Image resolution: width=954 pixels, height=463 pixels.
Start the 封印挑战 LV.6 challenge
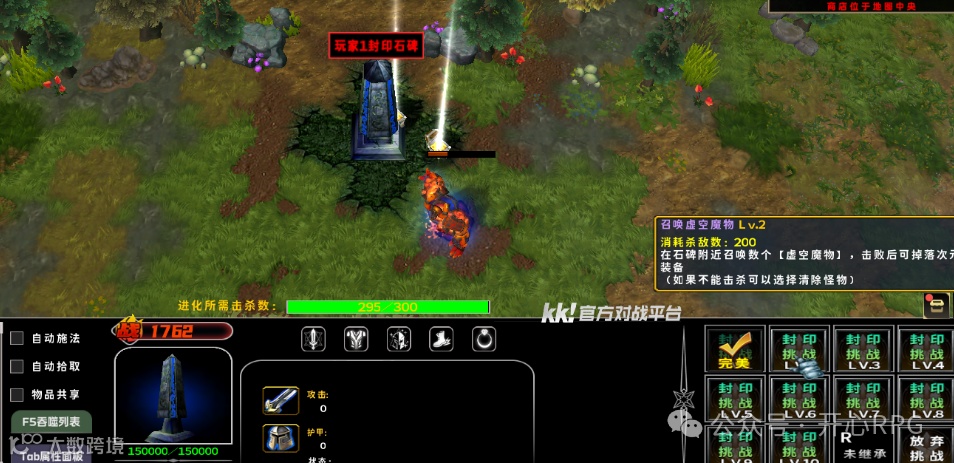point(799,398)
